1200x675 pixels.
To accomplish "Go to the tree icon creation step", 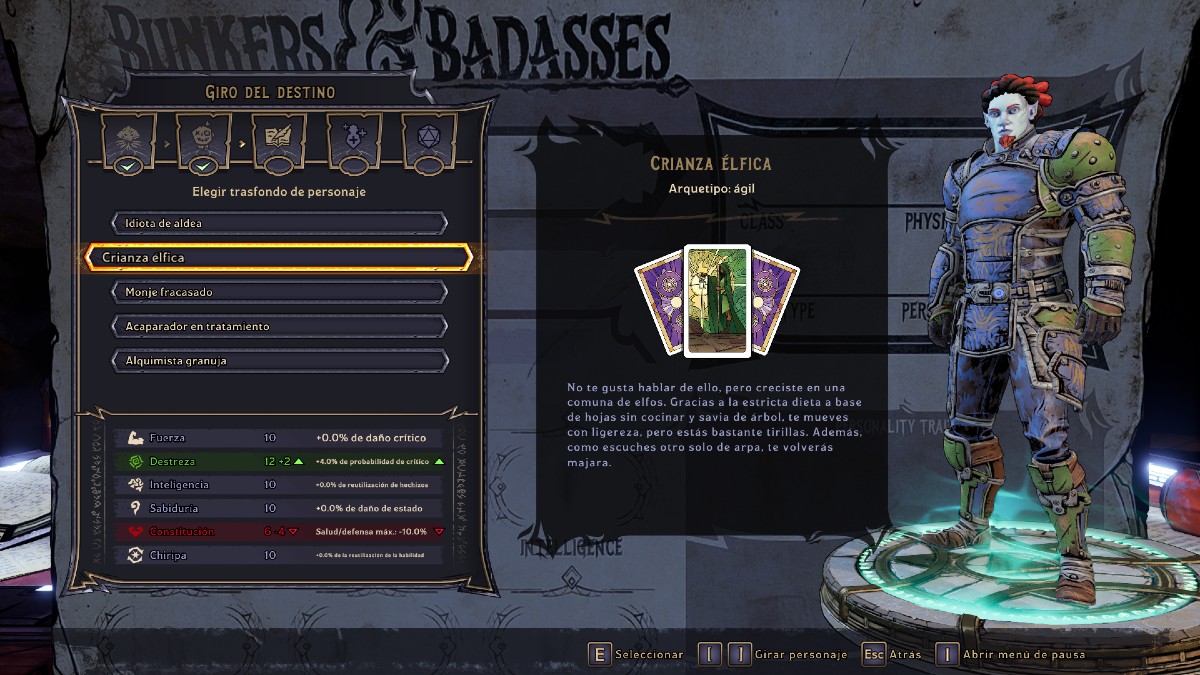I will click(x=127, y=139).
